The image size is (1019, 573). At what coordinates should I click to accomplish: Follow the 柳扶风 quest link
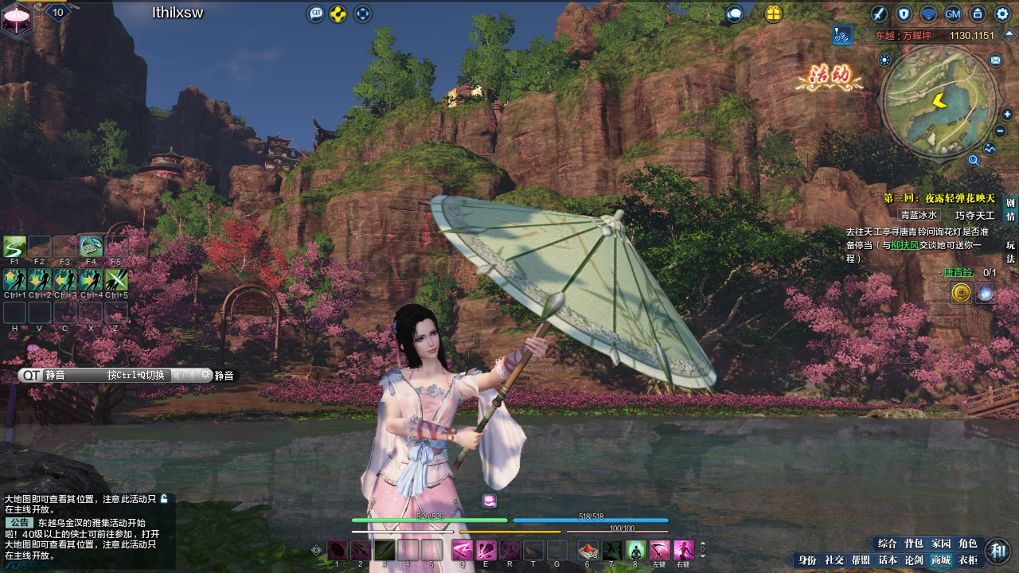click(903, 245)
